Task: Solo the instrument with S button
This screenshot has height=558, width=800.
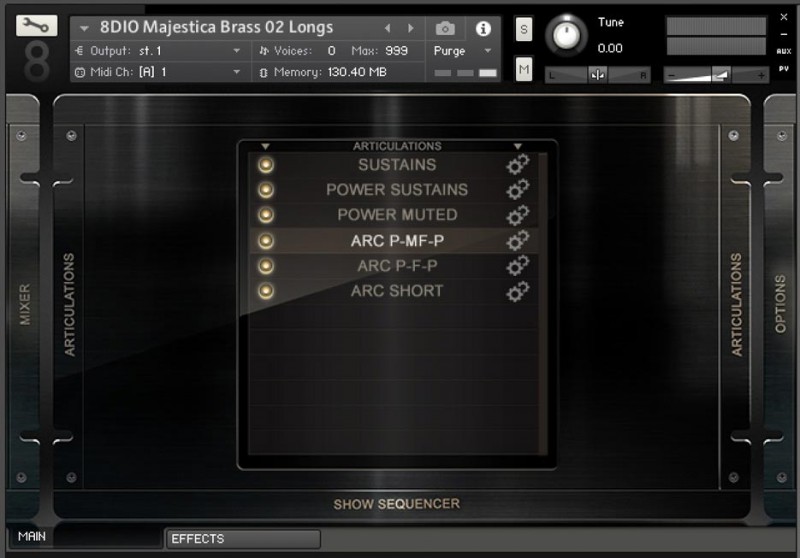Action: click(524, 30)
